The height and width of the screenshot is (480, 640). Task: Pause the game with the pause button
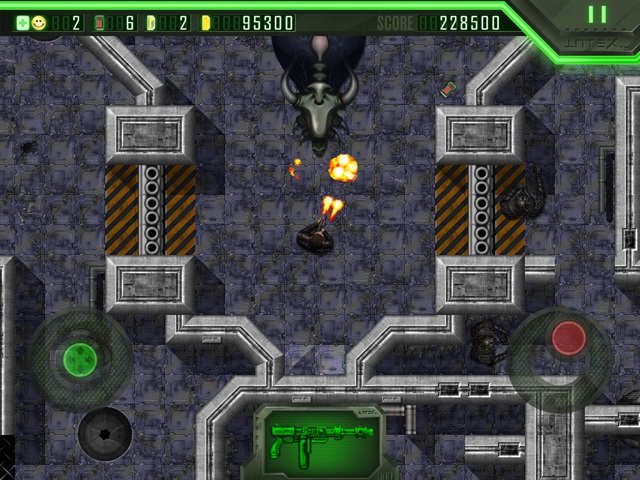click(597, 15)
